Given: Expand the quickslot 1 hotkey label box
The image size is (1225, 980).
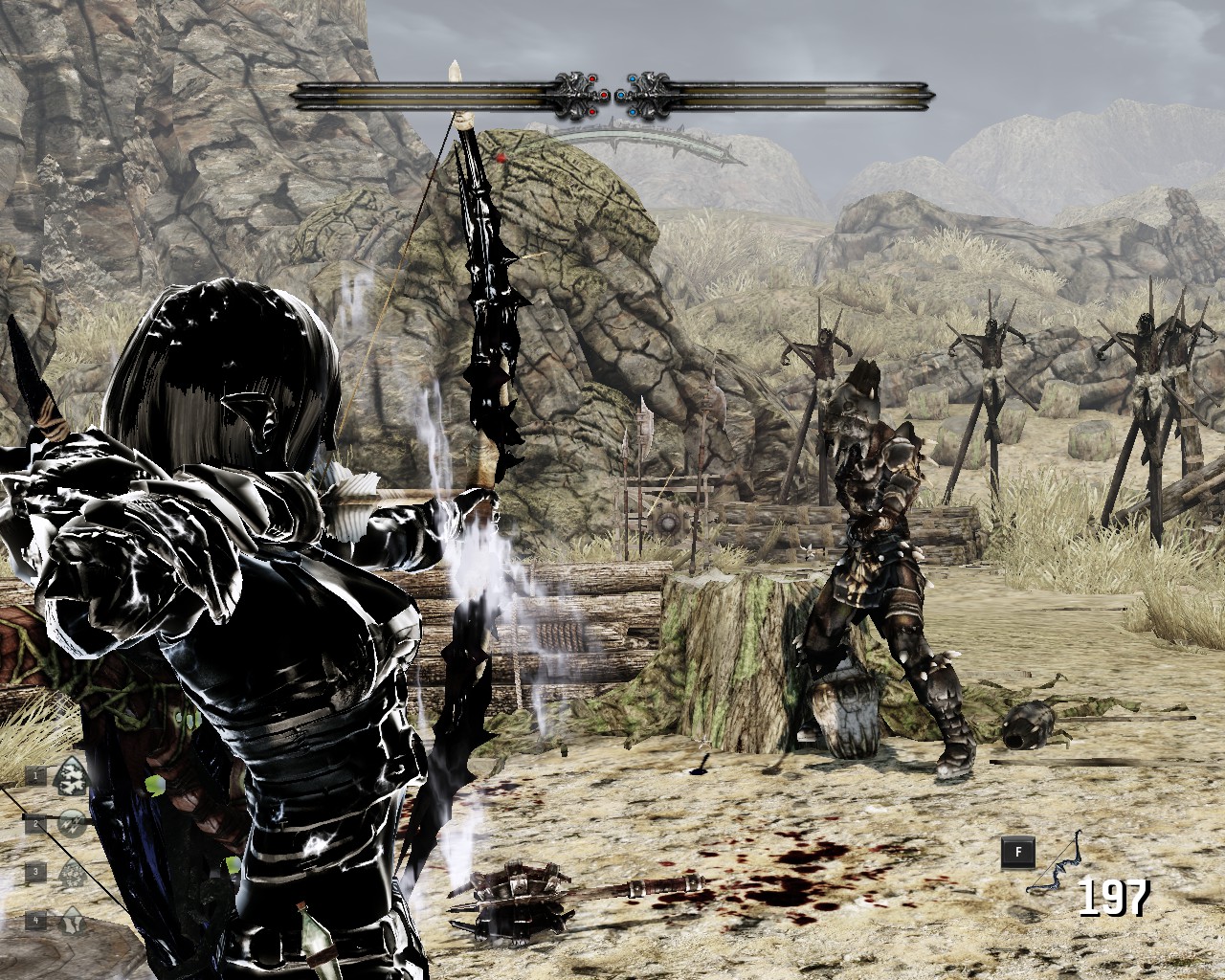Looking at the screenshot, I should click(x=36, y=775).
